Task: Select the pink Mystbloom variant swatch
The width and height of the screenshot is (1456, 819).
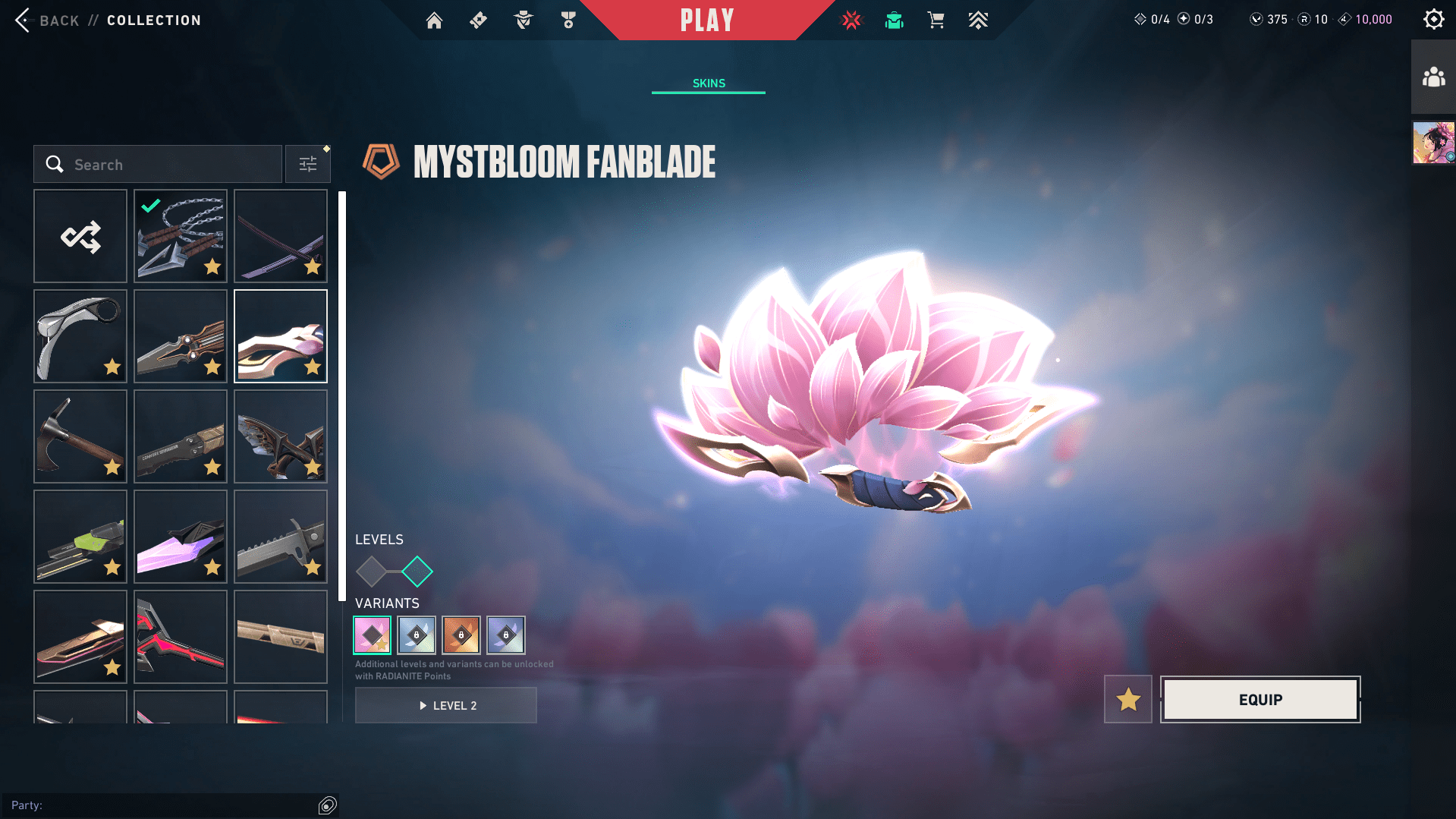Action: [371, 635]
